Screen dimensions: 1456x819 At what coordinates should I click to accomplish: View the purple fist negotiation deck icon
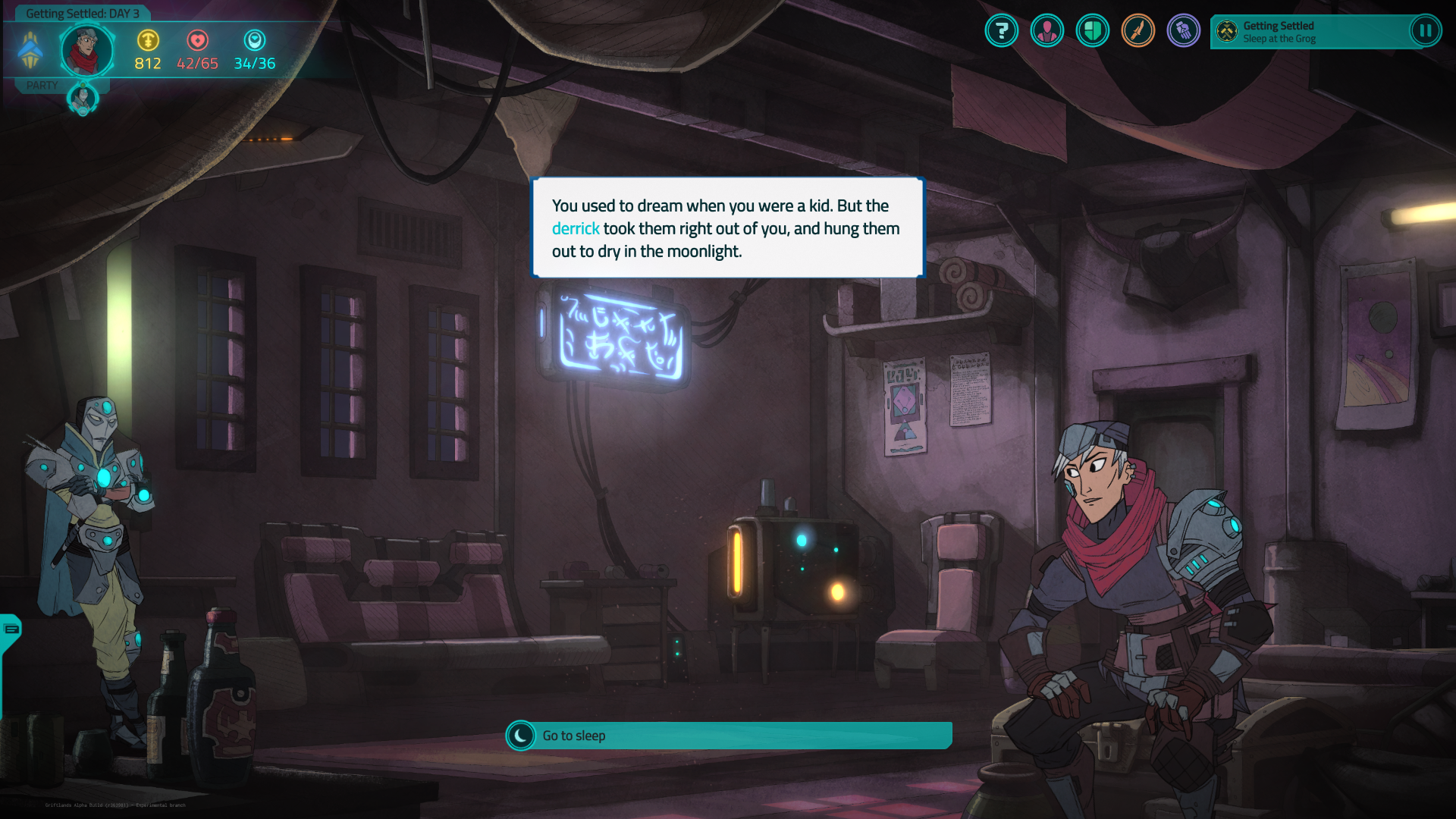tap(1184, 31)
